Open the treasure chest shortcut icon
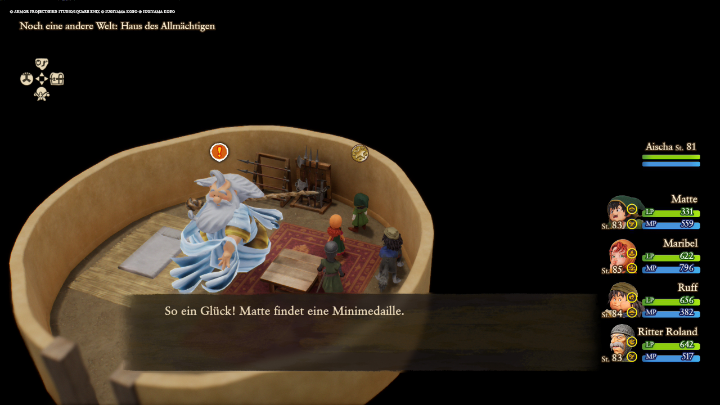 click(58, 79)
